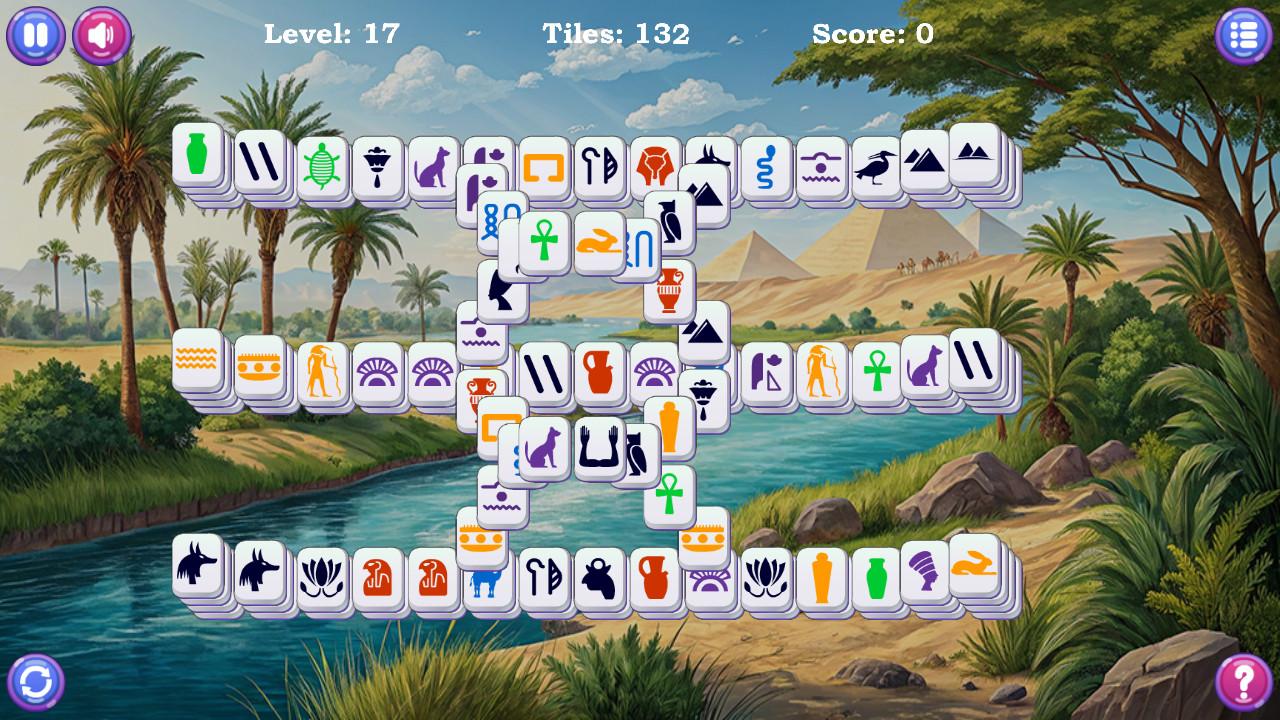Mute the sound
Screen dimensions: 1280x720
click(100, 35)
